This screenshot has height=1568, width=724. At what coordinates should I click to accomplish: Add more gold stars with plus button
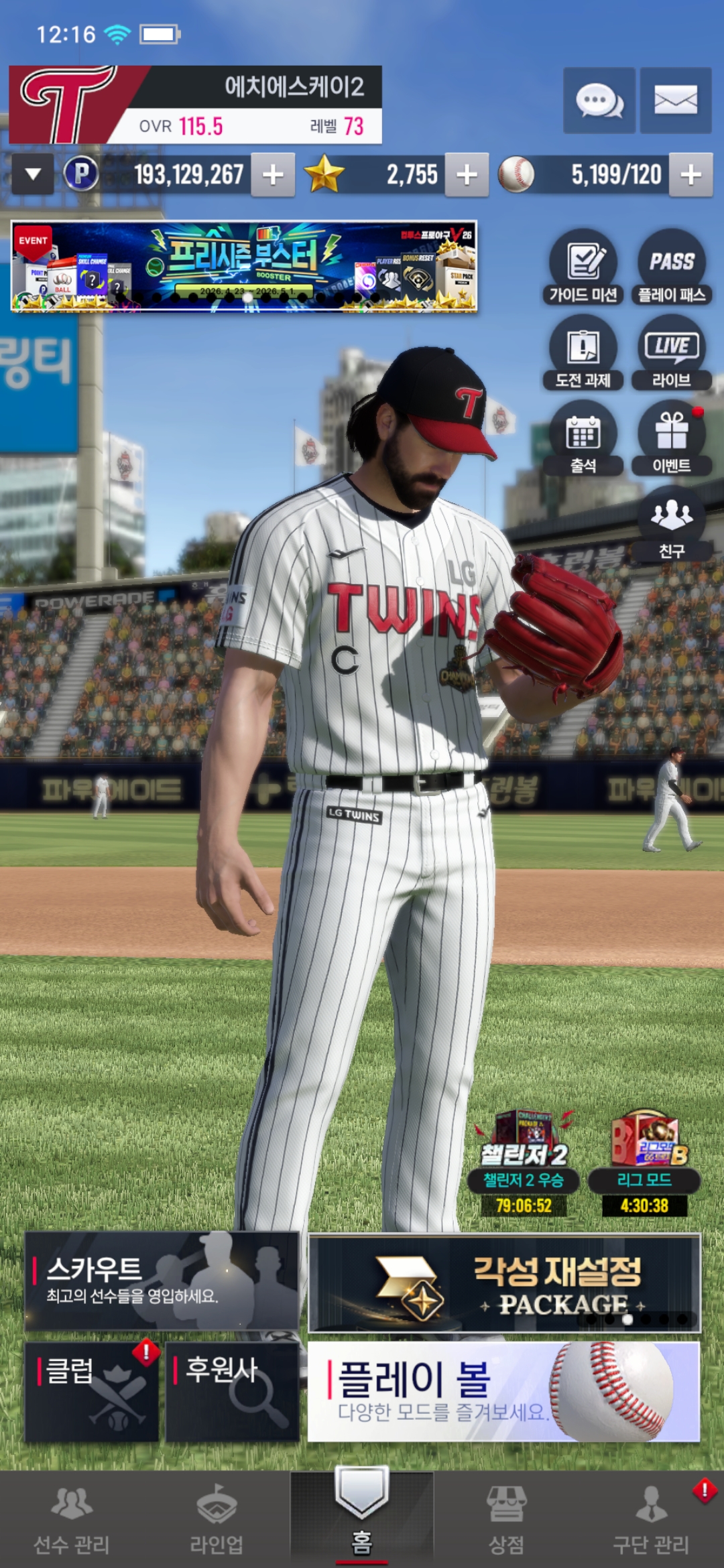click(x=467, y=175)
